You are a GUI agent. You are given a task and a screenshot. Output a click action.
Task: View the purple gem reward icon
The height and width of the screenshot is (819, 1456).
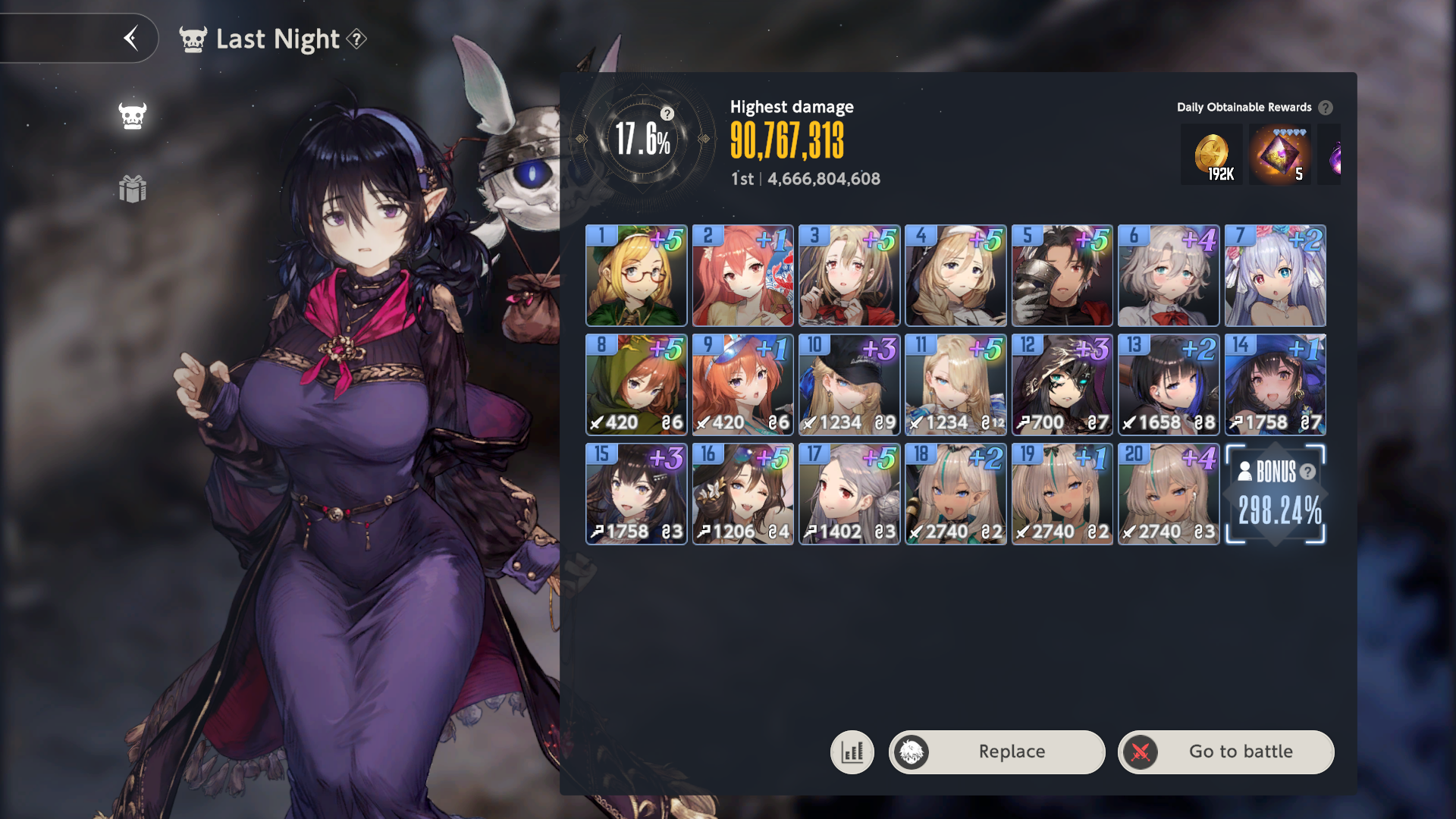(x=1280, y=155)
